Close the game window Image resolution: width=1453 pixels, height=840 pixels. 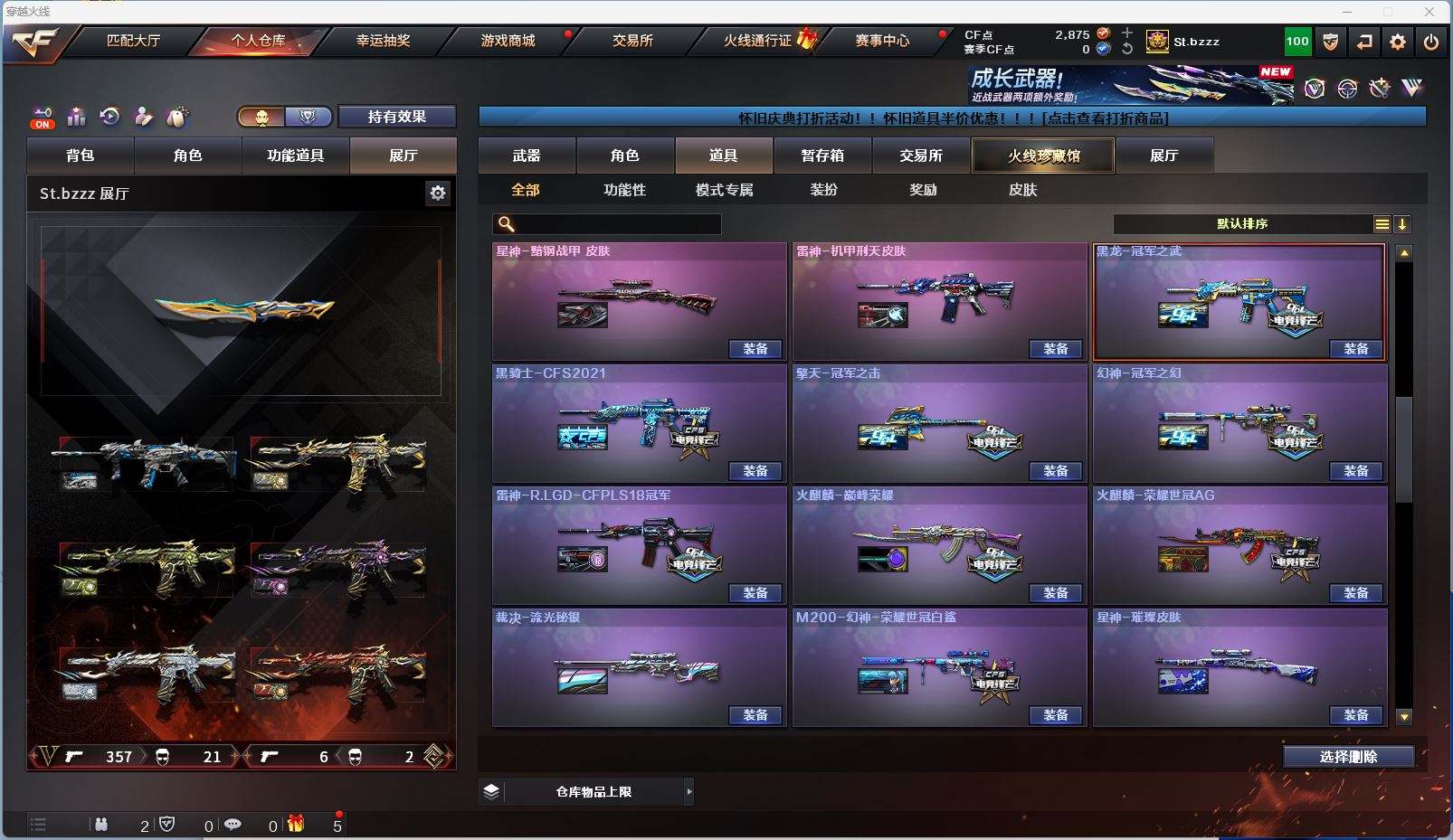pos(1429,12)
